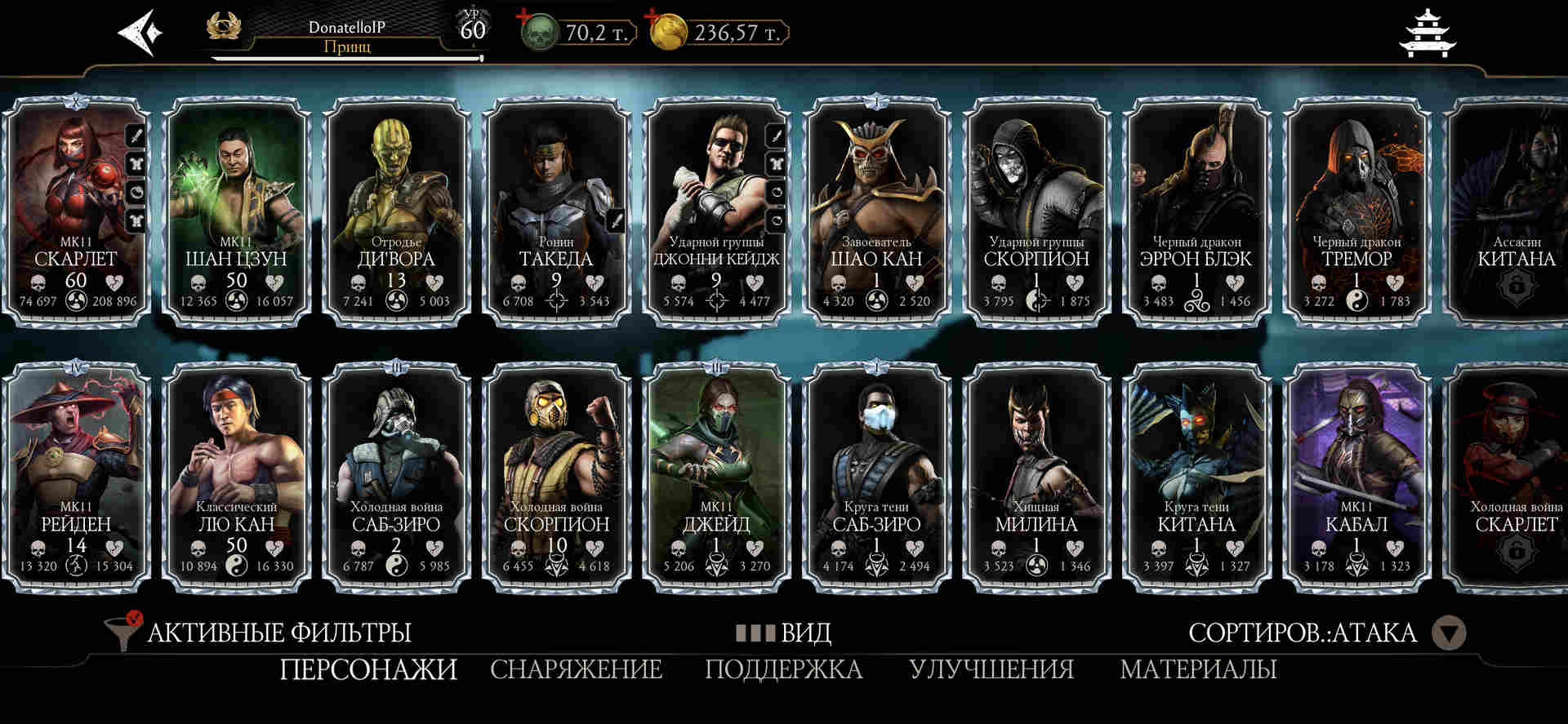Open the pagoda home icon
Image resolution: width=1568 pixels, height=724 pixels.
(x=1428, y=33)
